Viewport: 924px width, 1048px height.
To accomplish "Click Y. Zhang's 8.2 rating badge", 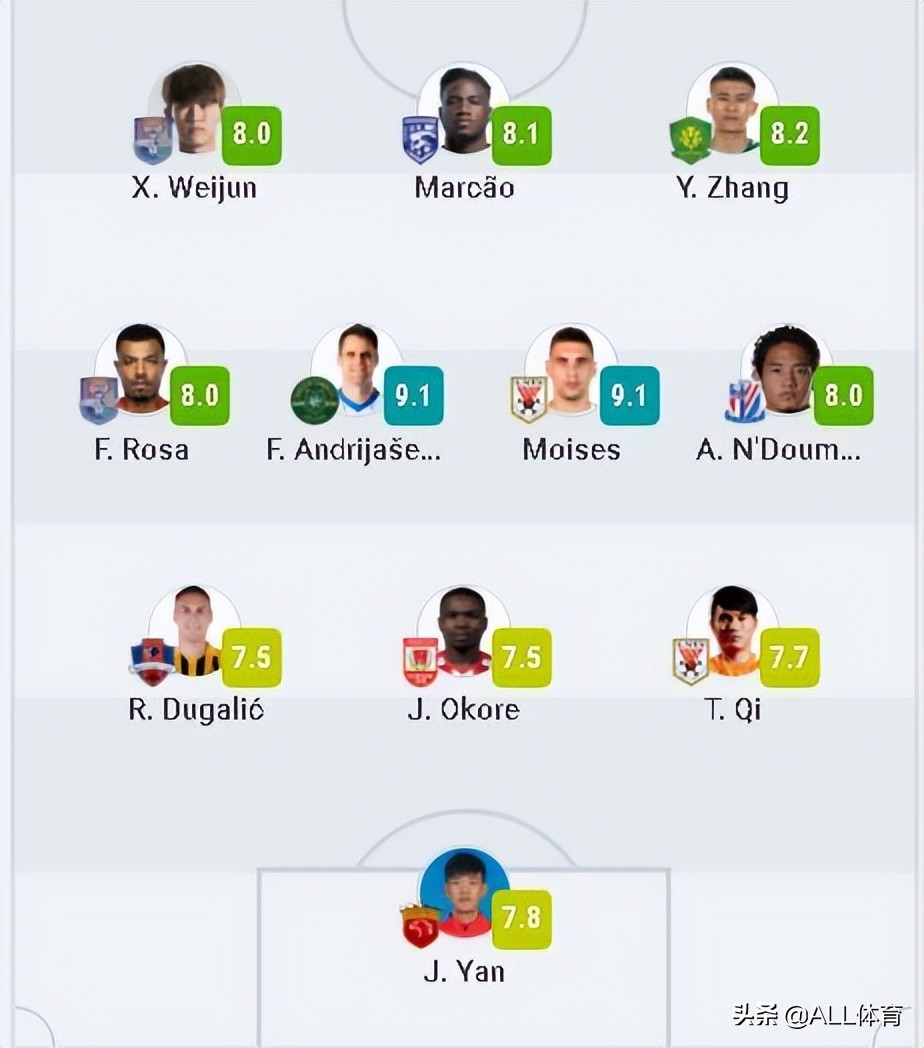I will (790, 135).
